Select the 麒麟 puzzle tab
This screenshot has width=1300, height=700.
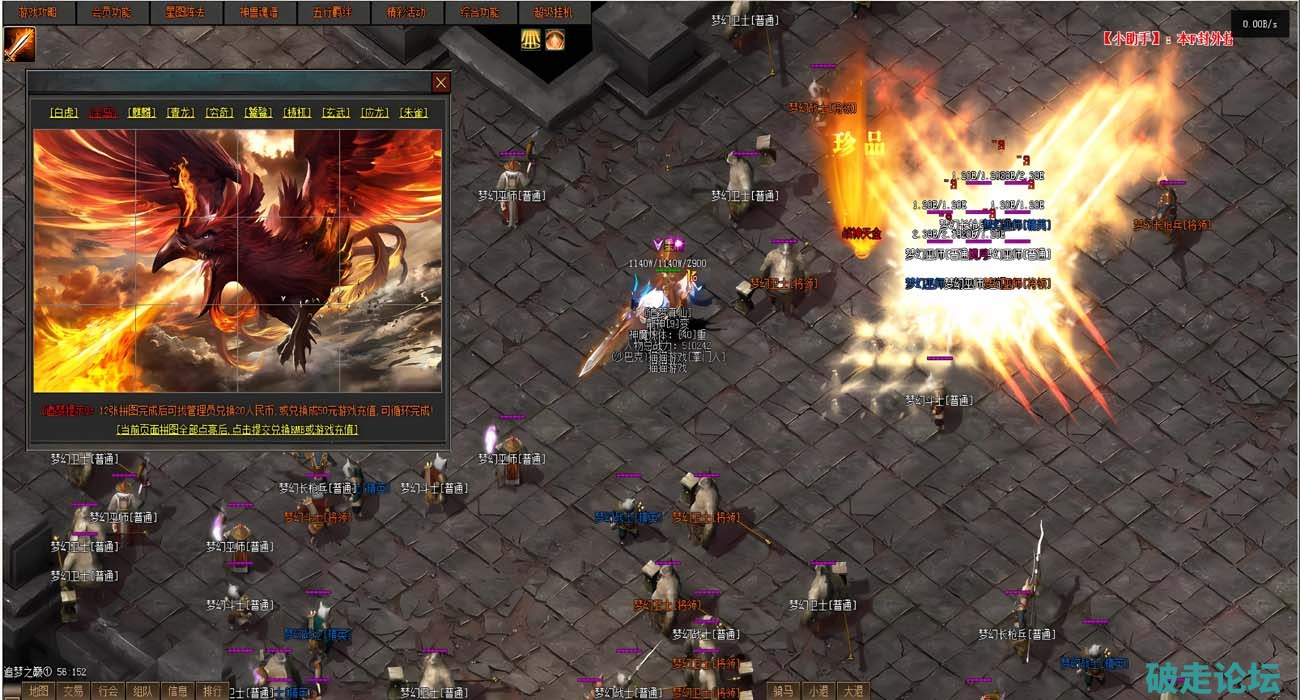tap(142, 113)
